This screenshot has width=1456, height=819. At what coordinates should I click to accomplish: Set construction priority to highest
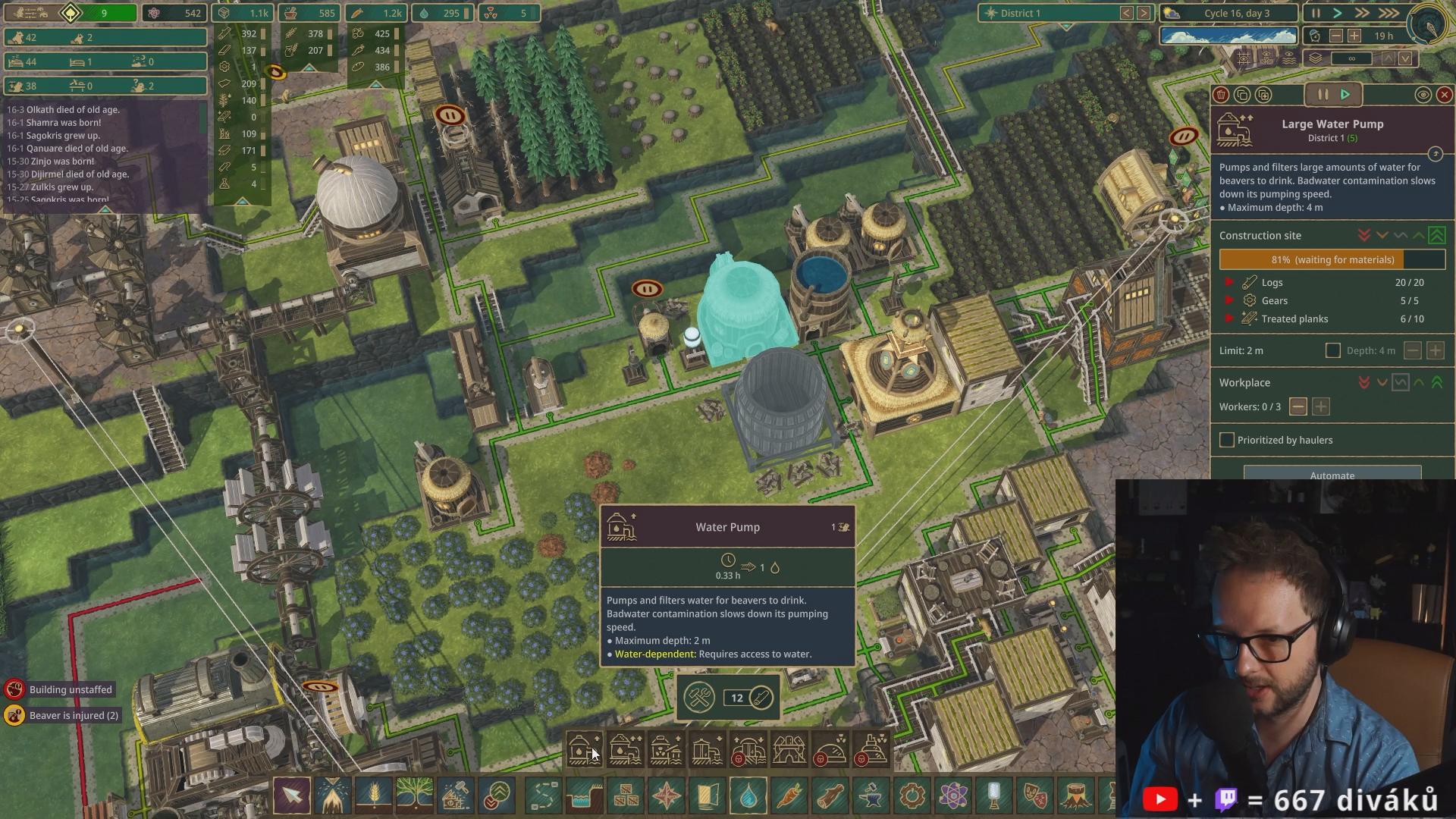1436,236
